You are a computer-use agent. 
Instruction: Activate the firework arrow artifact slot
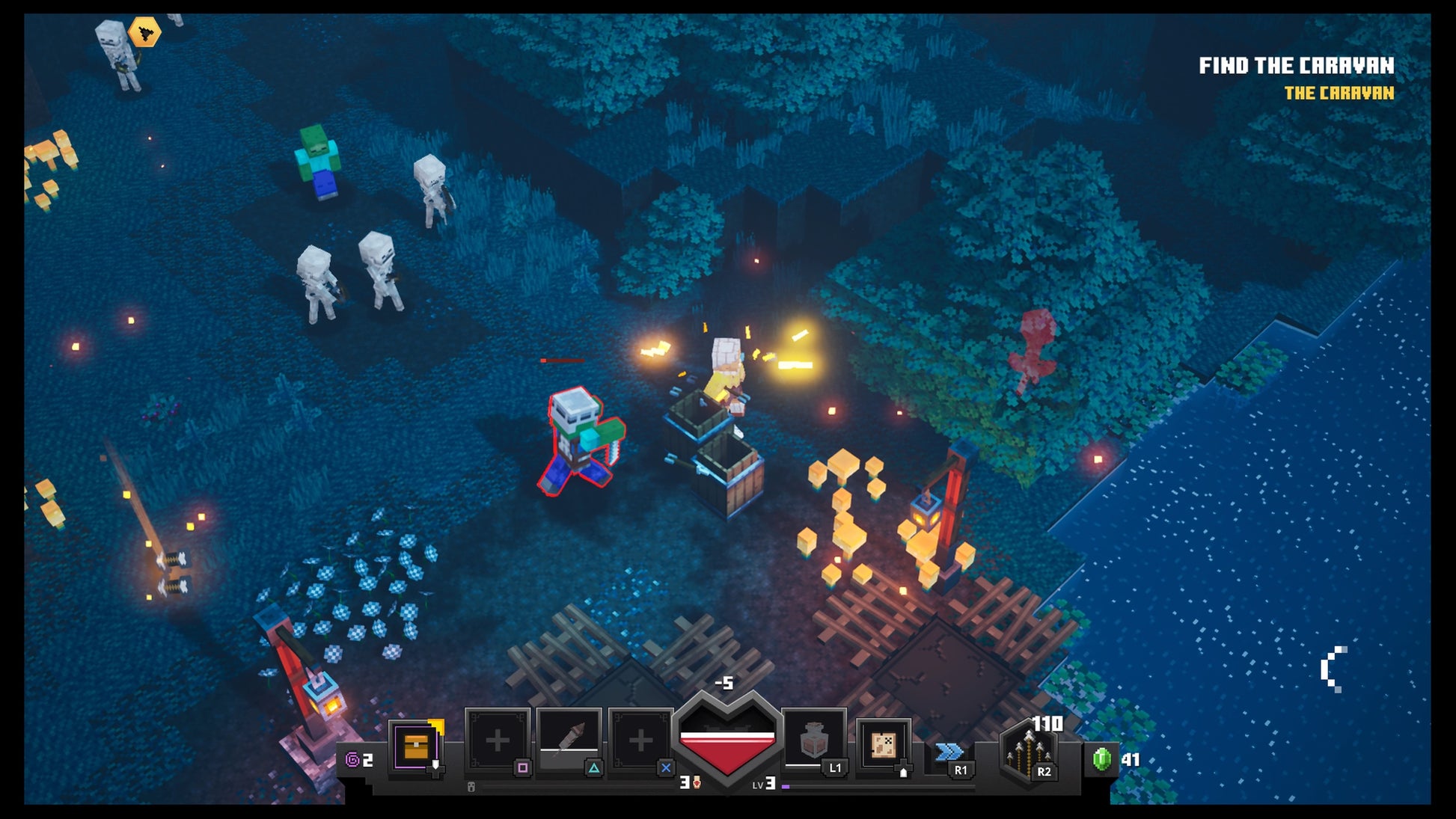[x=569, y=741]
